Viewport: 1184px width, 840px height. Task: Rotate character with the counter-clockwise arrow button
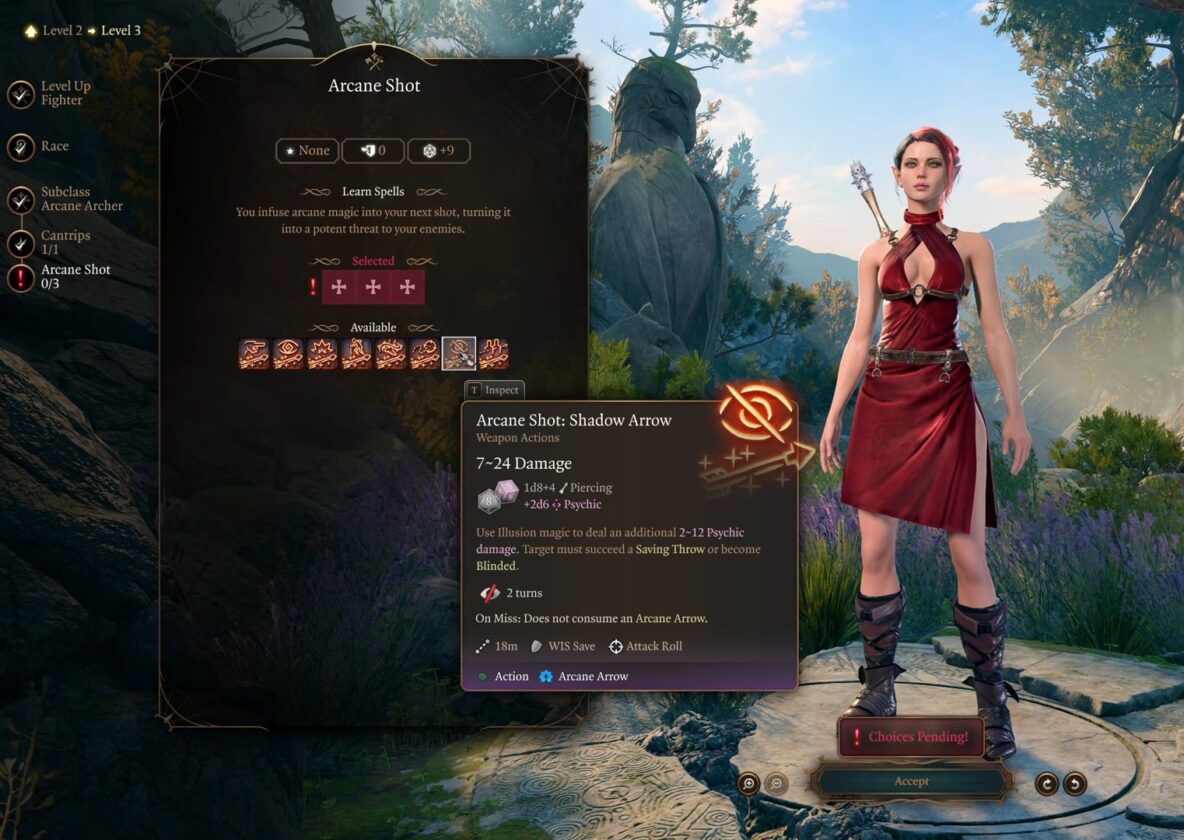tap(1075, 783)
